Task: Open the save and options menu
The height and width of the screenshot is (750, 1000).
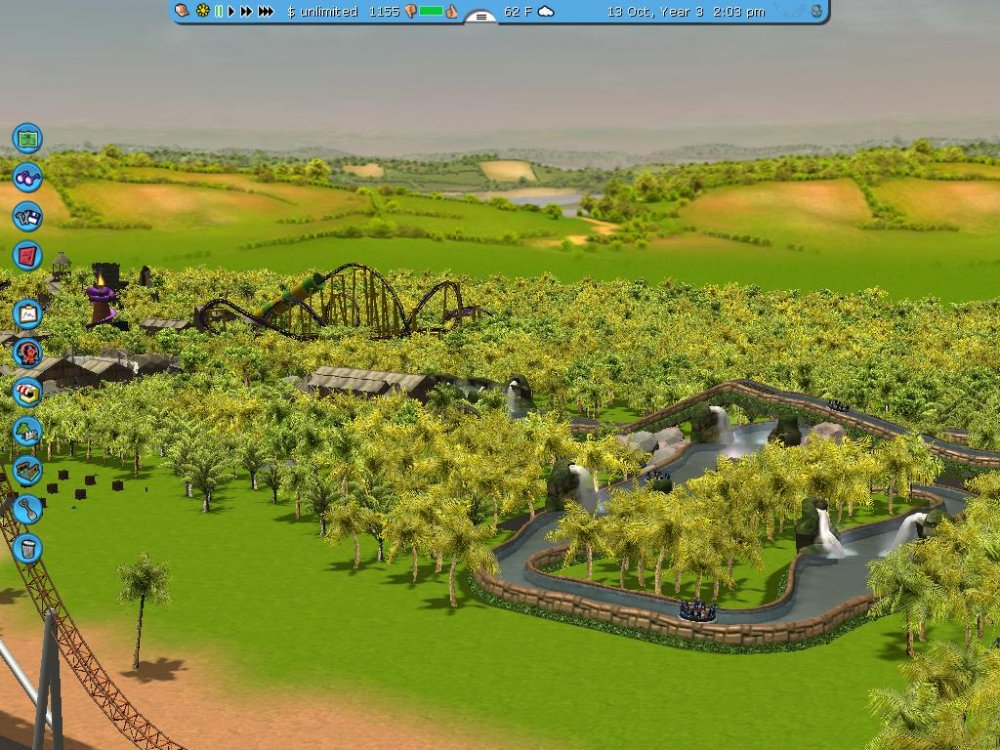Action: pyautogui.click(x=27, y=216)
